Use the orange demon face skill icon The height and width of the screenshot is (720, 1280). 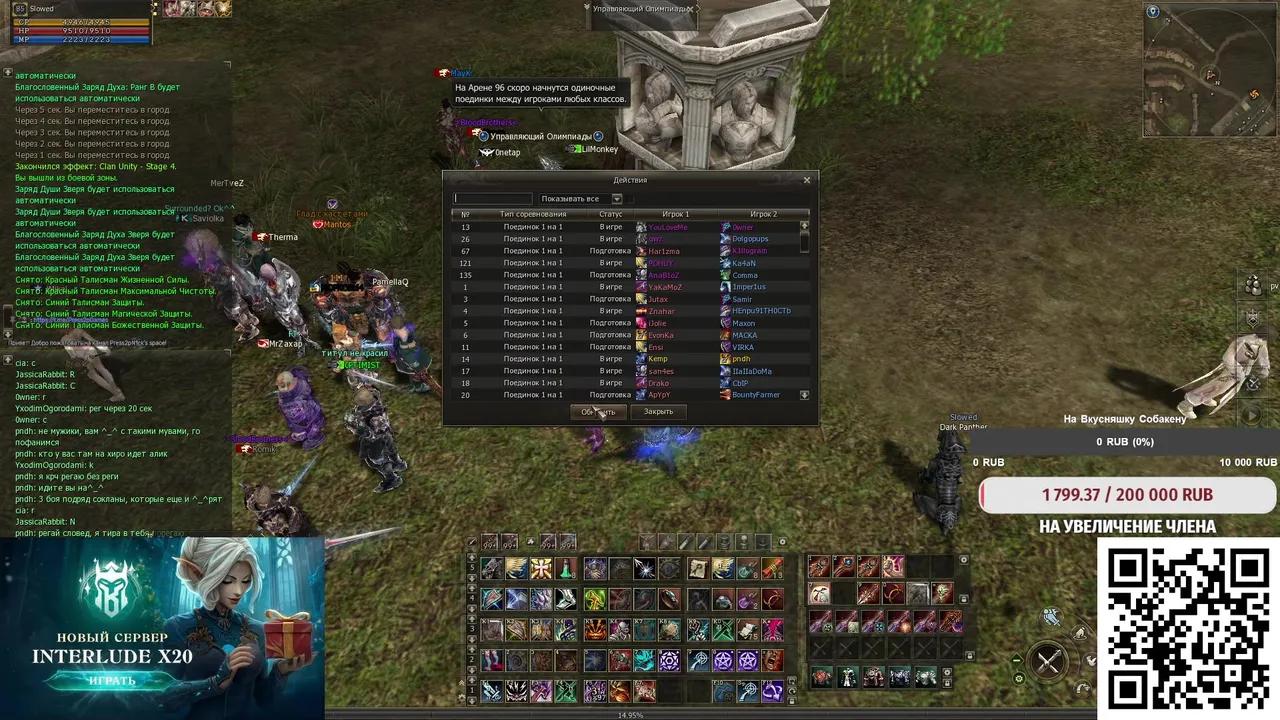coord(595,631)
